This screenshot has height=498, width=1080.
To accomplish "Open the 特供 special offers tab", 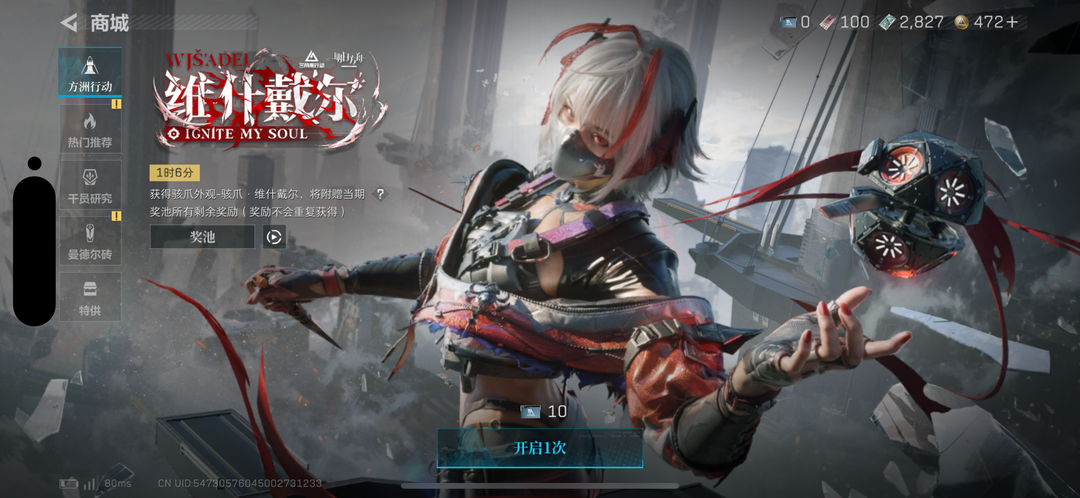I will [x=90, y=297].
